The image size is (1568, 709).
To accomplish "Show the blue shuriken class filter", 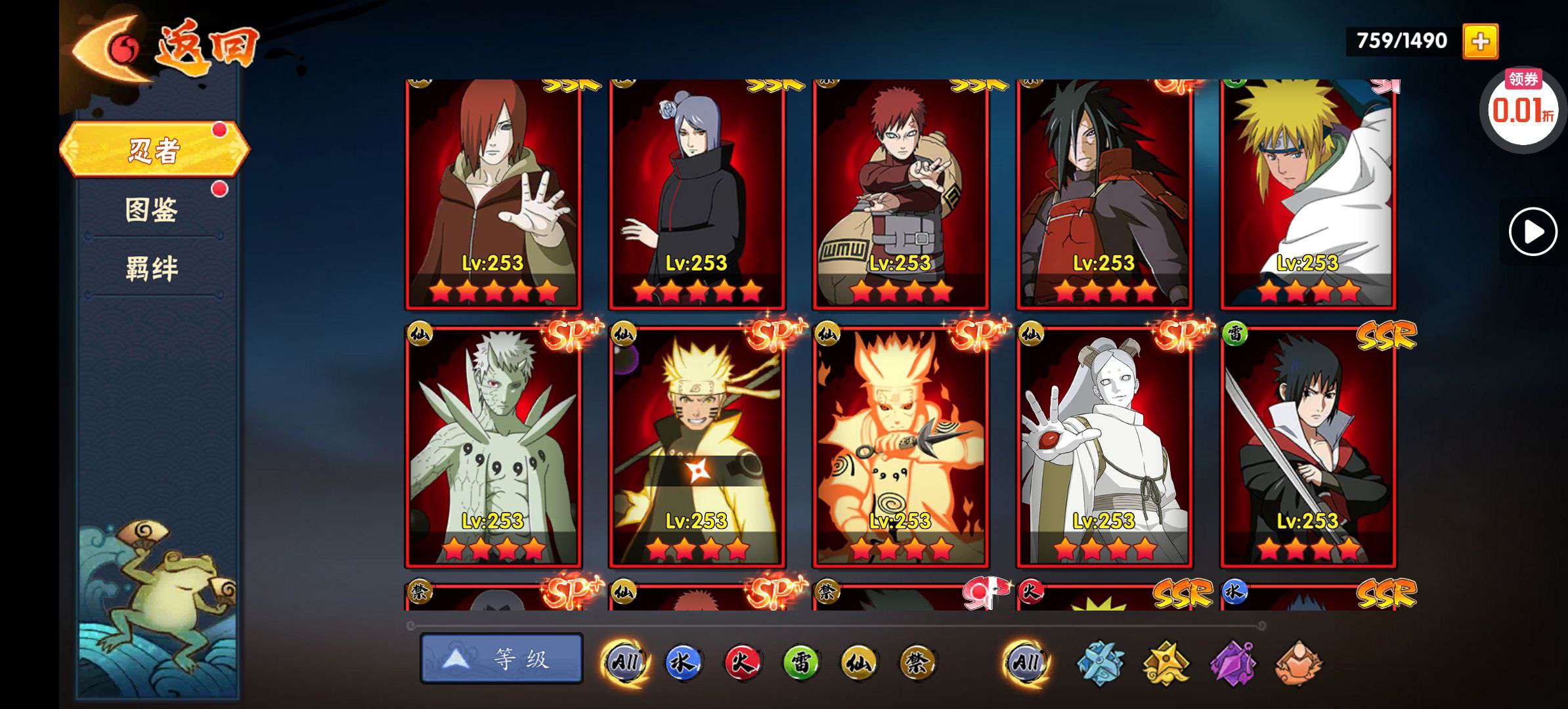I will coord(1101,663).
